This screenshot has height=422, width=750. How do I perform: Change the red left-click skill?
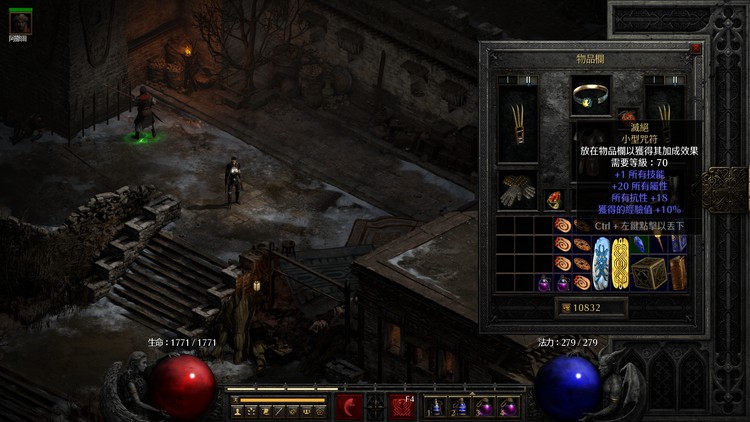(349, 406)
